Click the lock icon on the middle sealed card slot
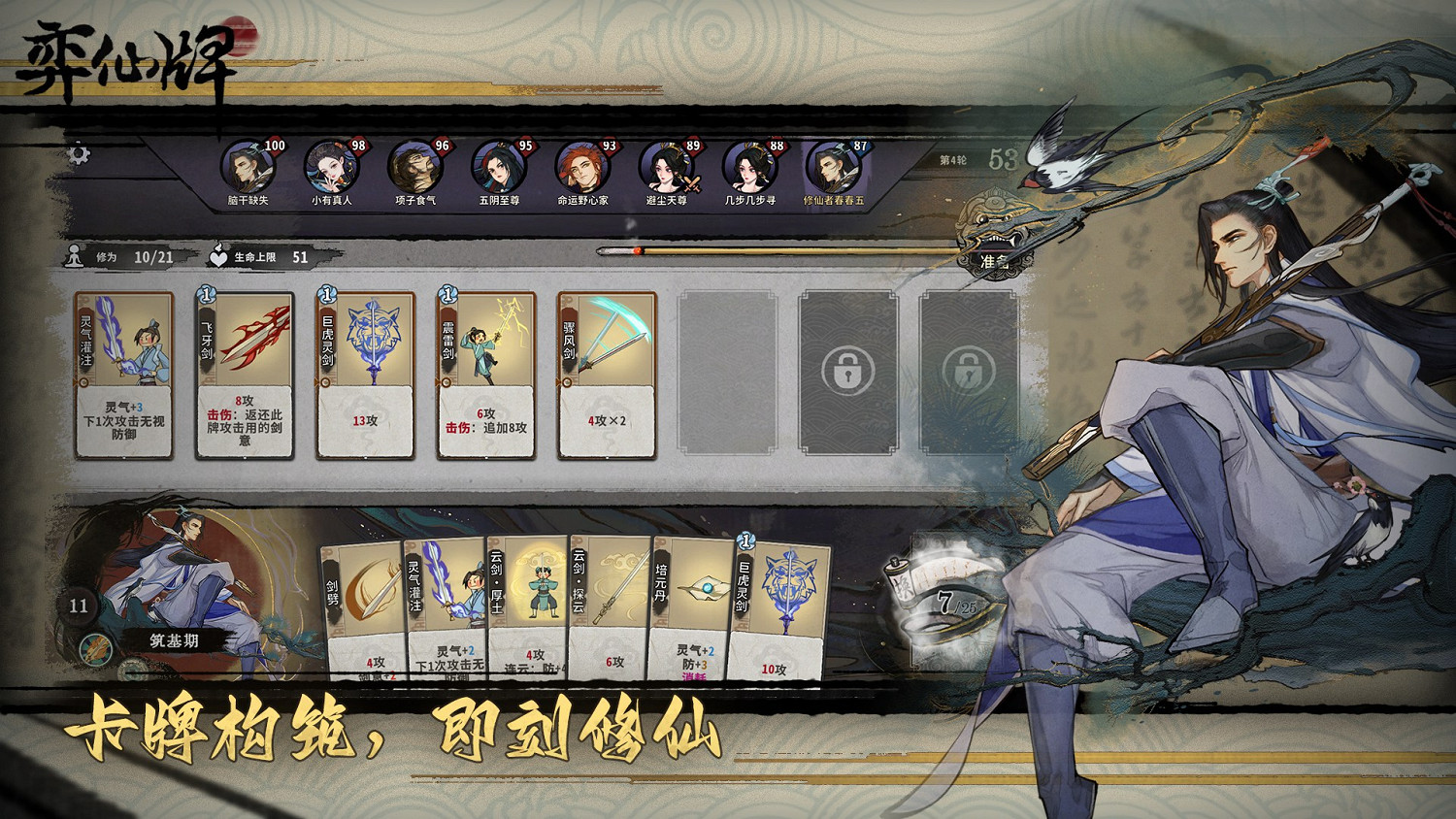 click(847, 373)
